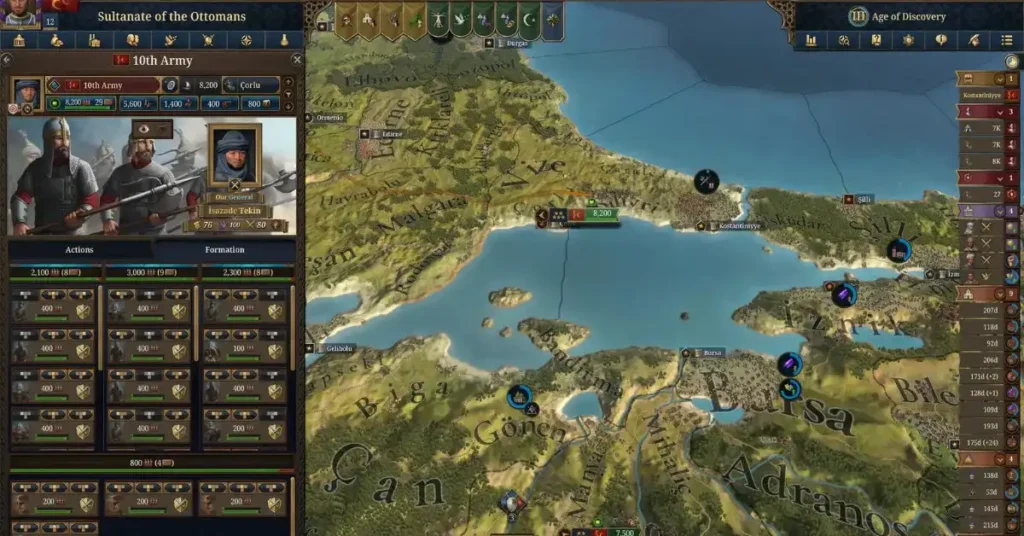Screen dimensions: 1024x536
Task: Open the ruler portrait in top-left corner
Action: (20, 9)
